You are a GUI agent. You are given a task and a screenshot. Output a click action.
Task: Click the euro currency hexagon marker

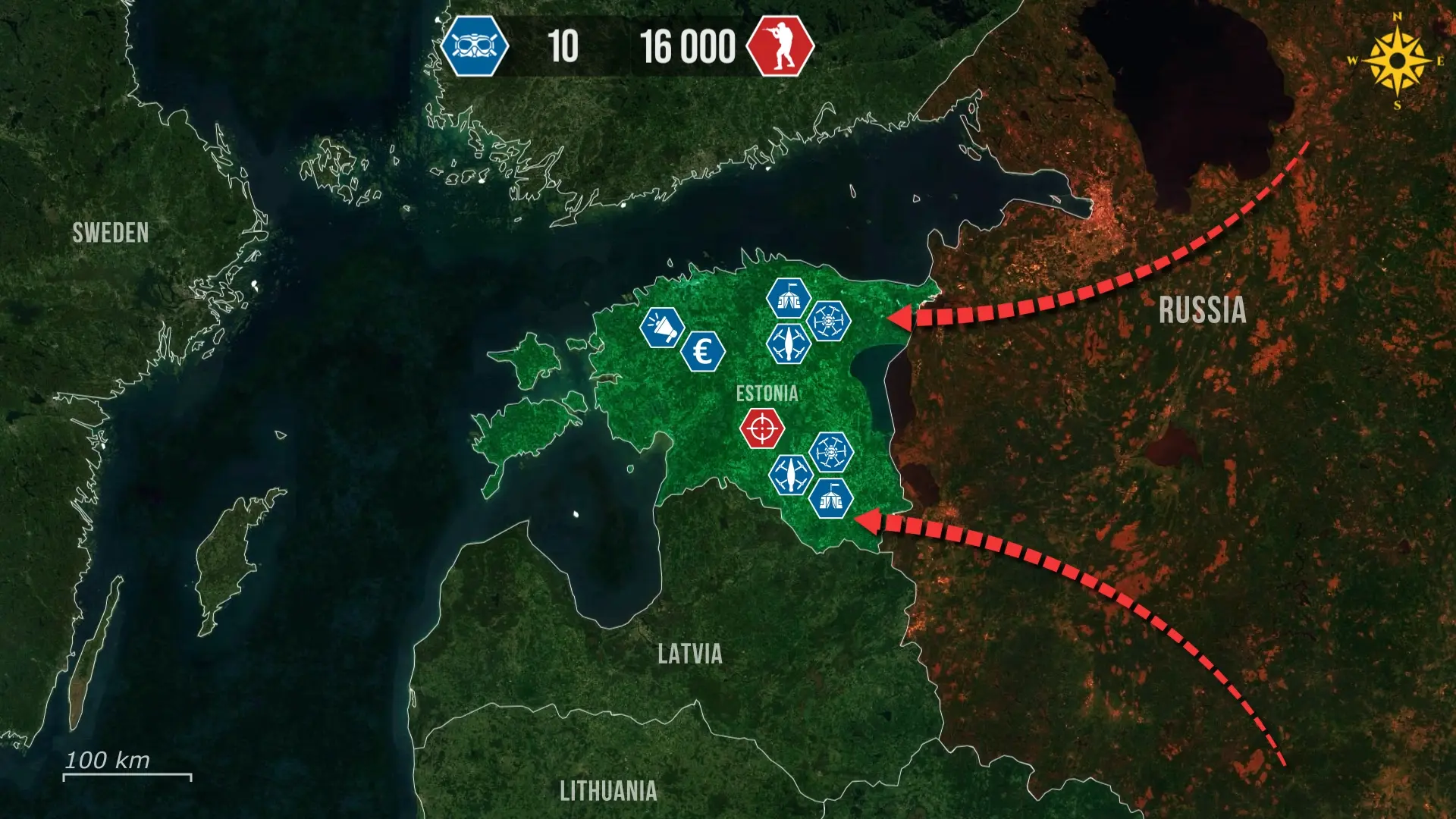(x=703, y=352)
